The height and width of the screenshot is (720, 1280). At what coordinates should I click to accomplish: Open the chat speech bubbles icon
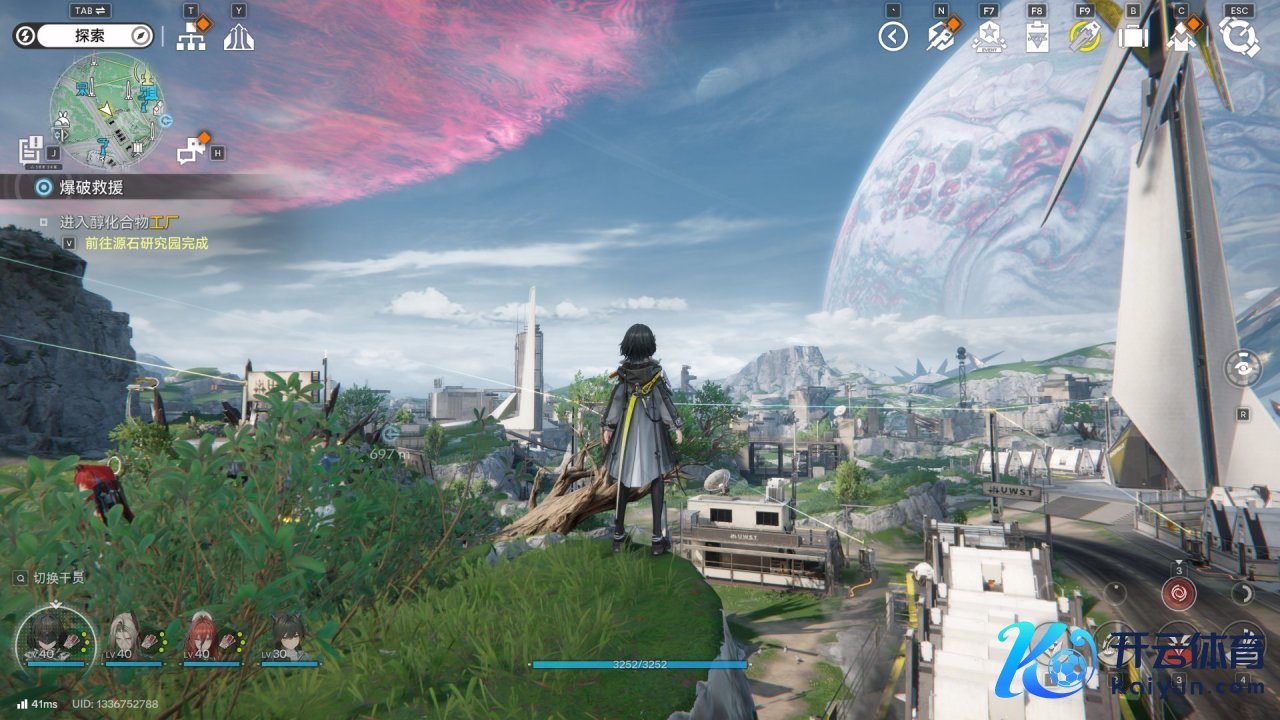[x=191, y=151]
